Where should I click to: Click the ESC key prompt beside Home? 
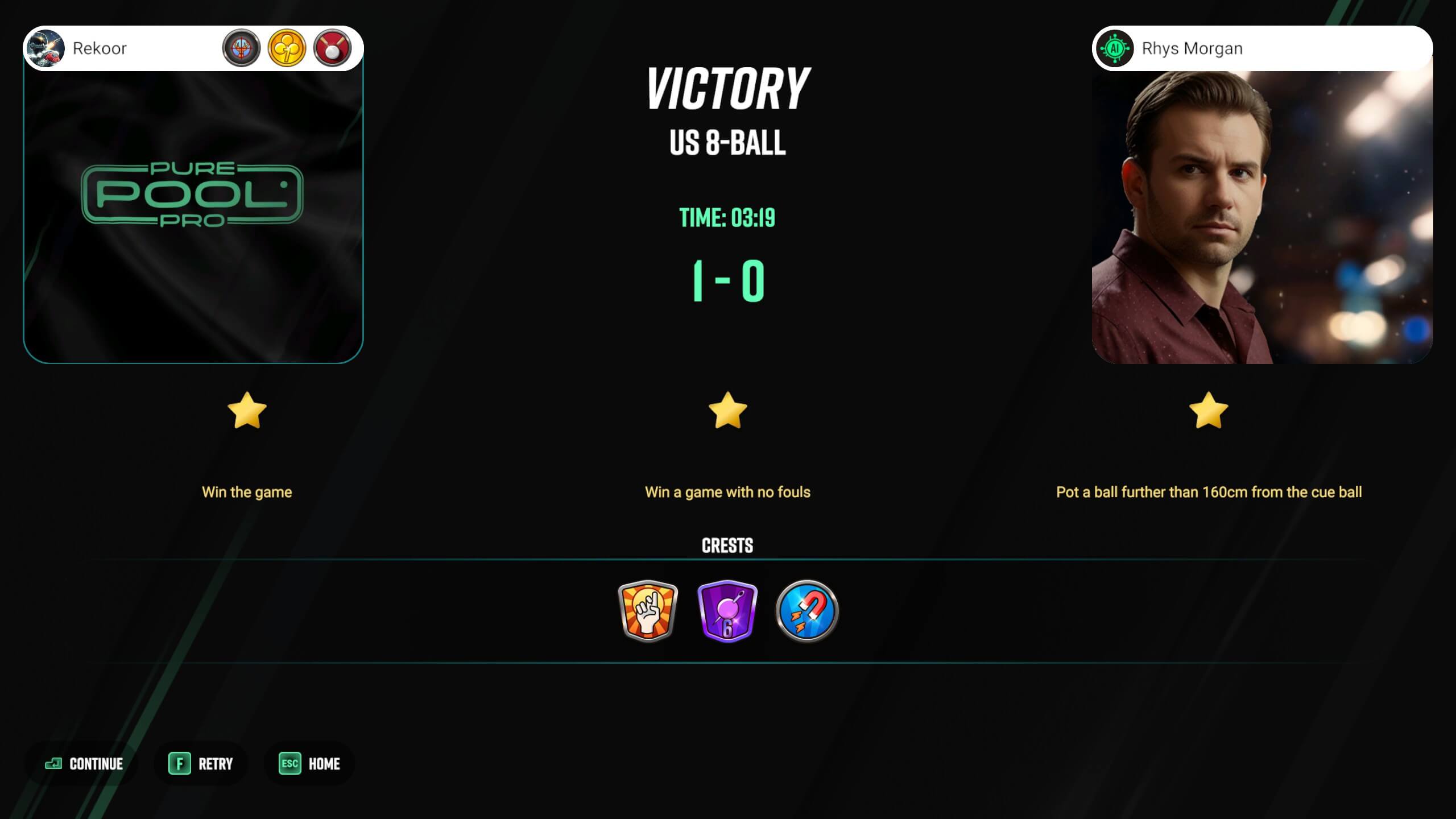tap(289, 764)
